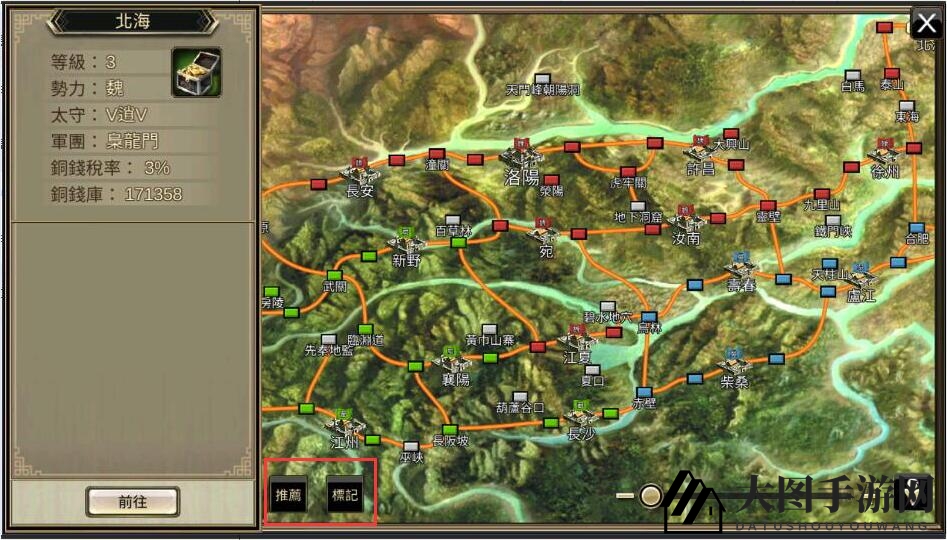Image resolution: width=947 pixels, height=540 pixels.
Task: Pick the 汝南 city marker
Action: click(x=686, y=221)
